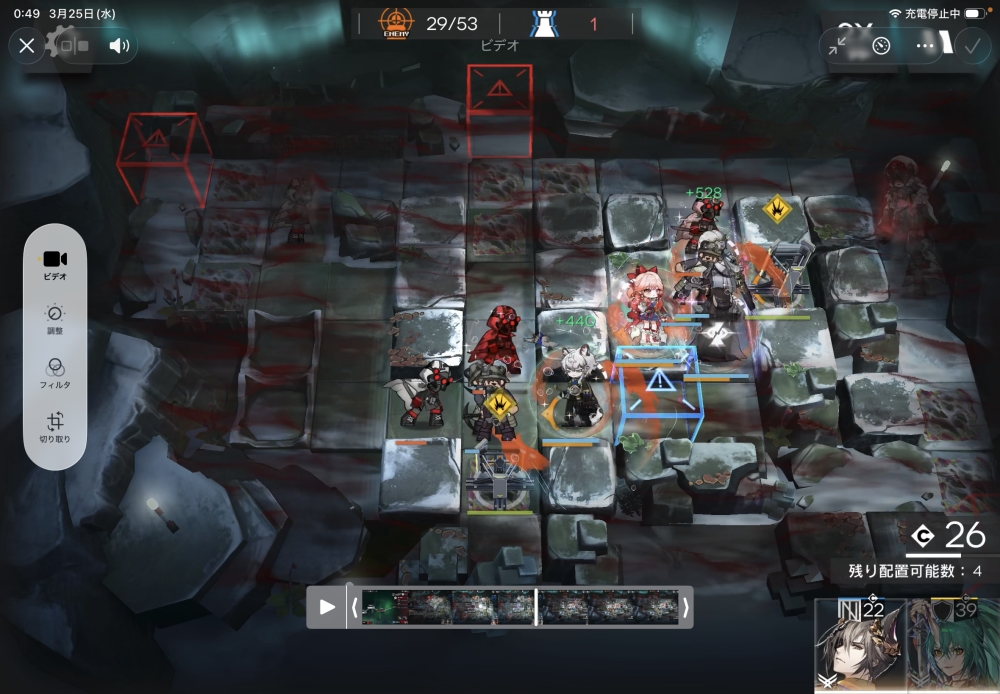Open the playback speed dial control
The height and width of the screenshot is (694, 1000).
[x=881, y=46]
